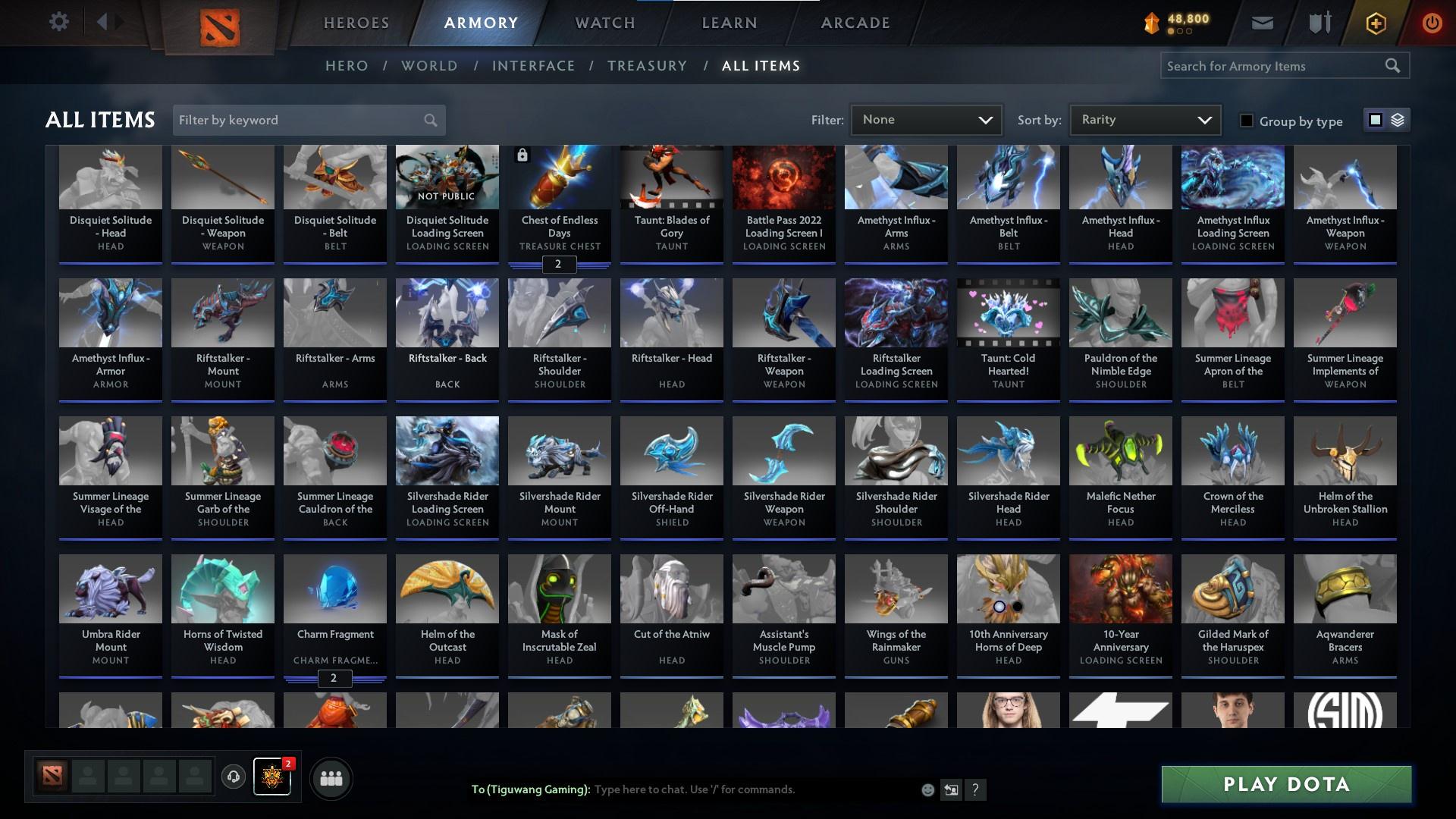The height and width of the screenshot is (819, 1456).
Task: Click the power/logout icon
Action: pyautogui.click(x=1432, y=23)
